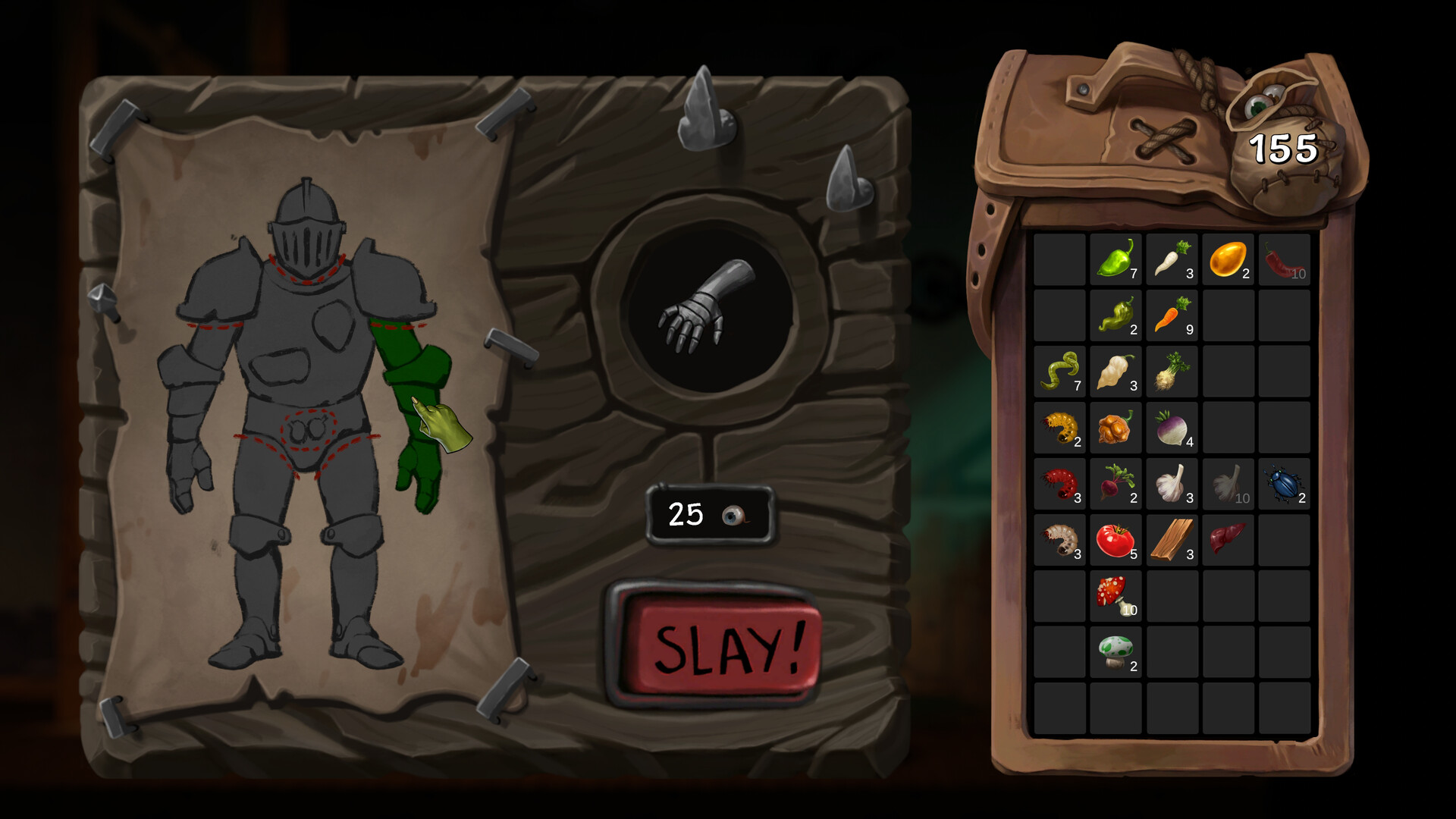Select the green pepper stack of 7
The height and width of the screenshot is (819, 1456).
point(1116,262)
